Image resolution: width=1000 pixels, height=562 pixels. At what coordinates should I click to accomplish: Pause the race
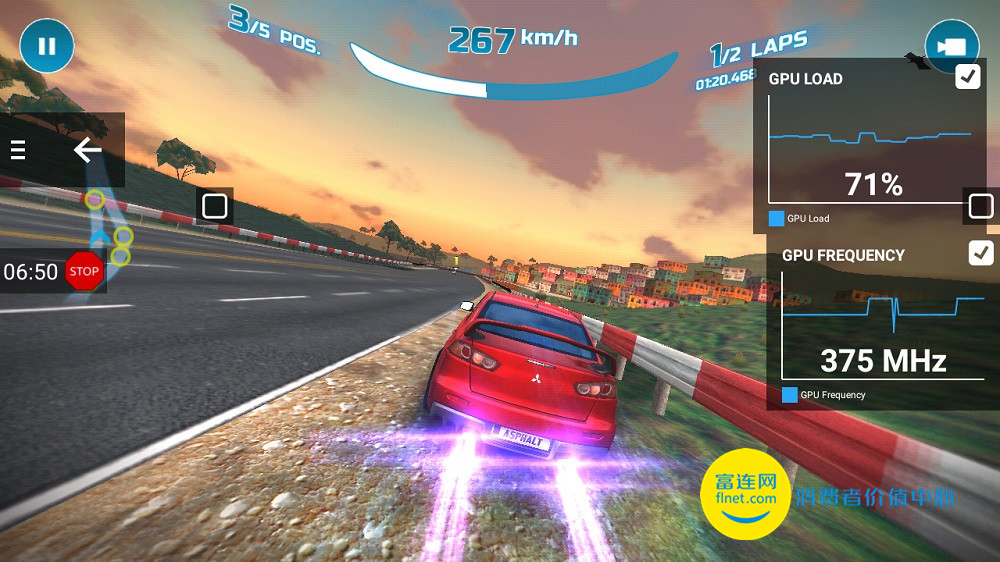point(46,46)
